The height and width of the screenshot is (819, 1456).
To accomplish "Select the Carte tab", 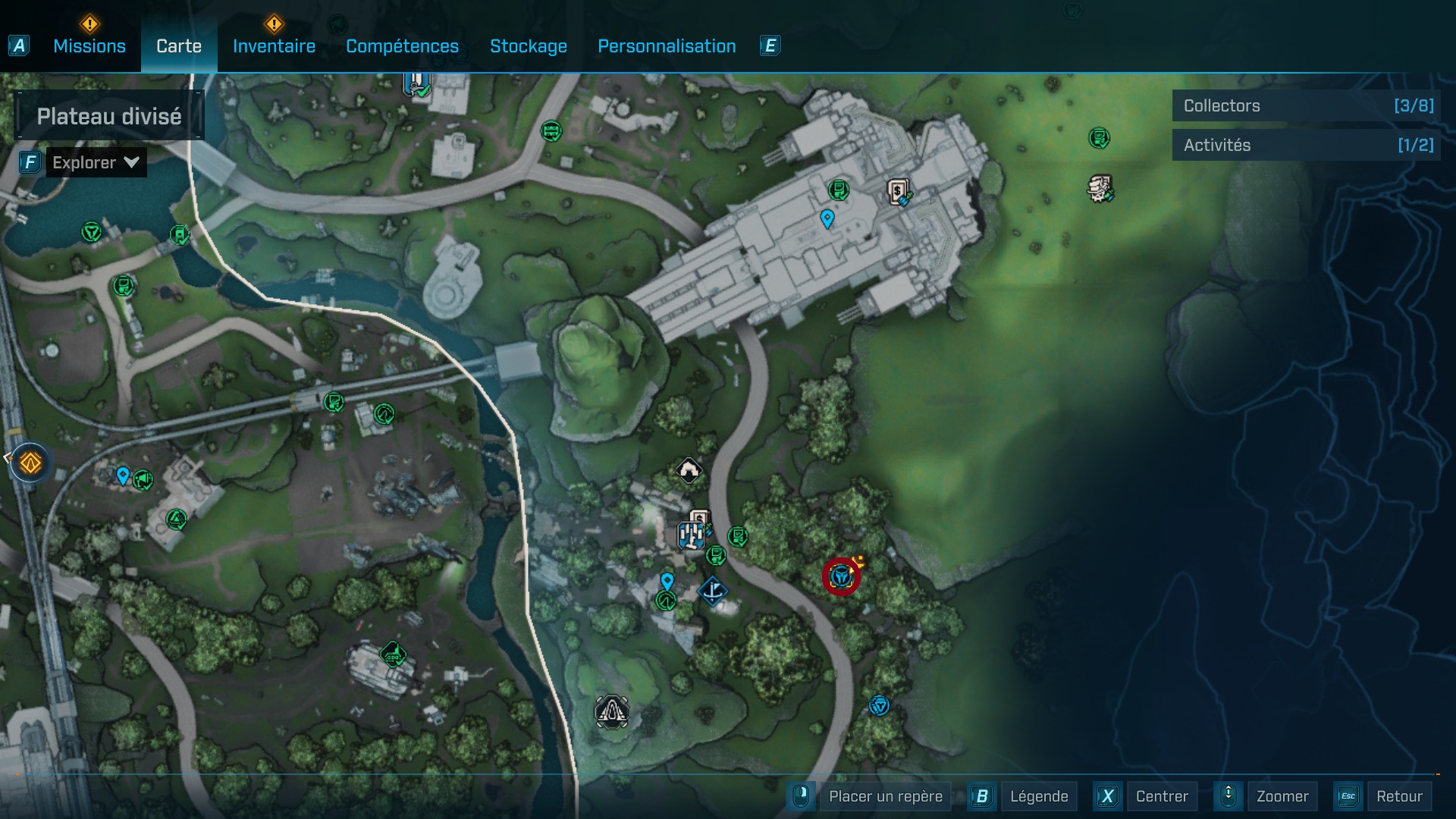I will pyautogui.click(x=179, y=46).
